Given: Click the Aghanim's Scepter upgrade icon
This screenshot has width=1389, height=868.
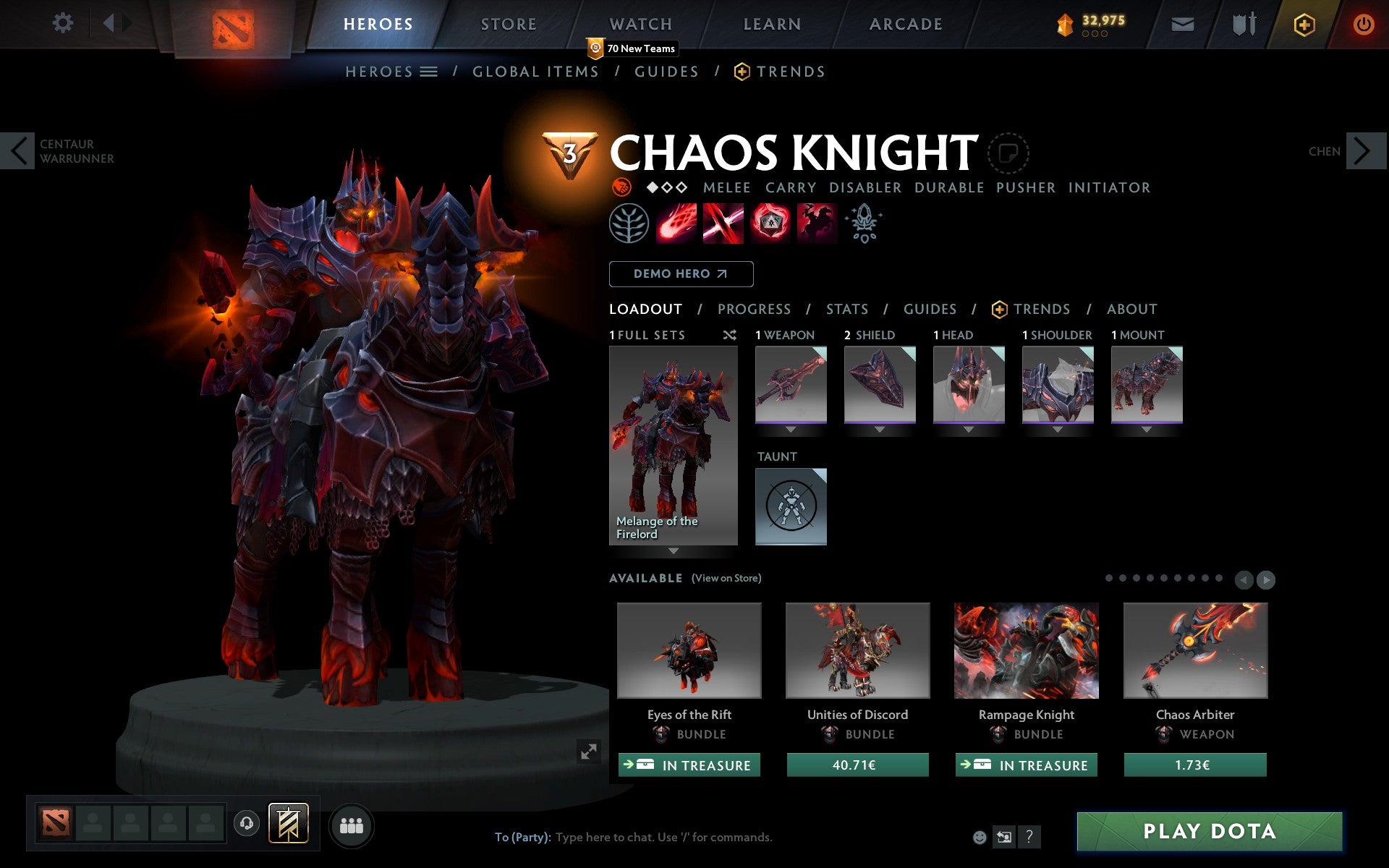Looking at the screenshot, I should click(x=863, y=224).
